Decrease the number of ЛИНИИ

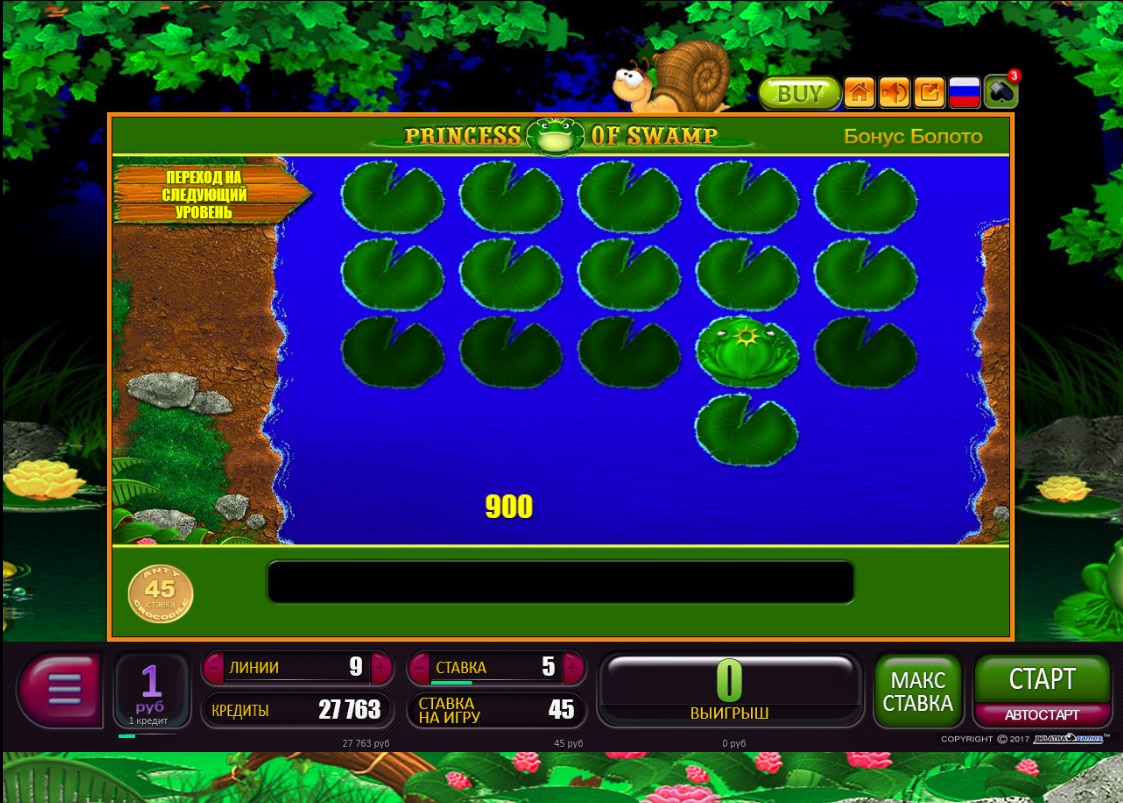click(x=213, y=667)
